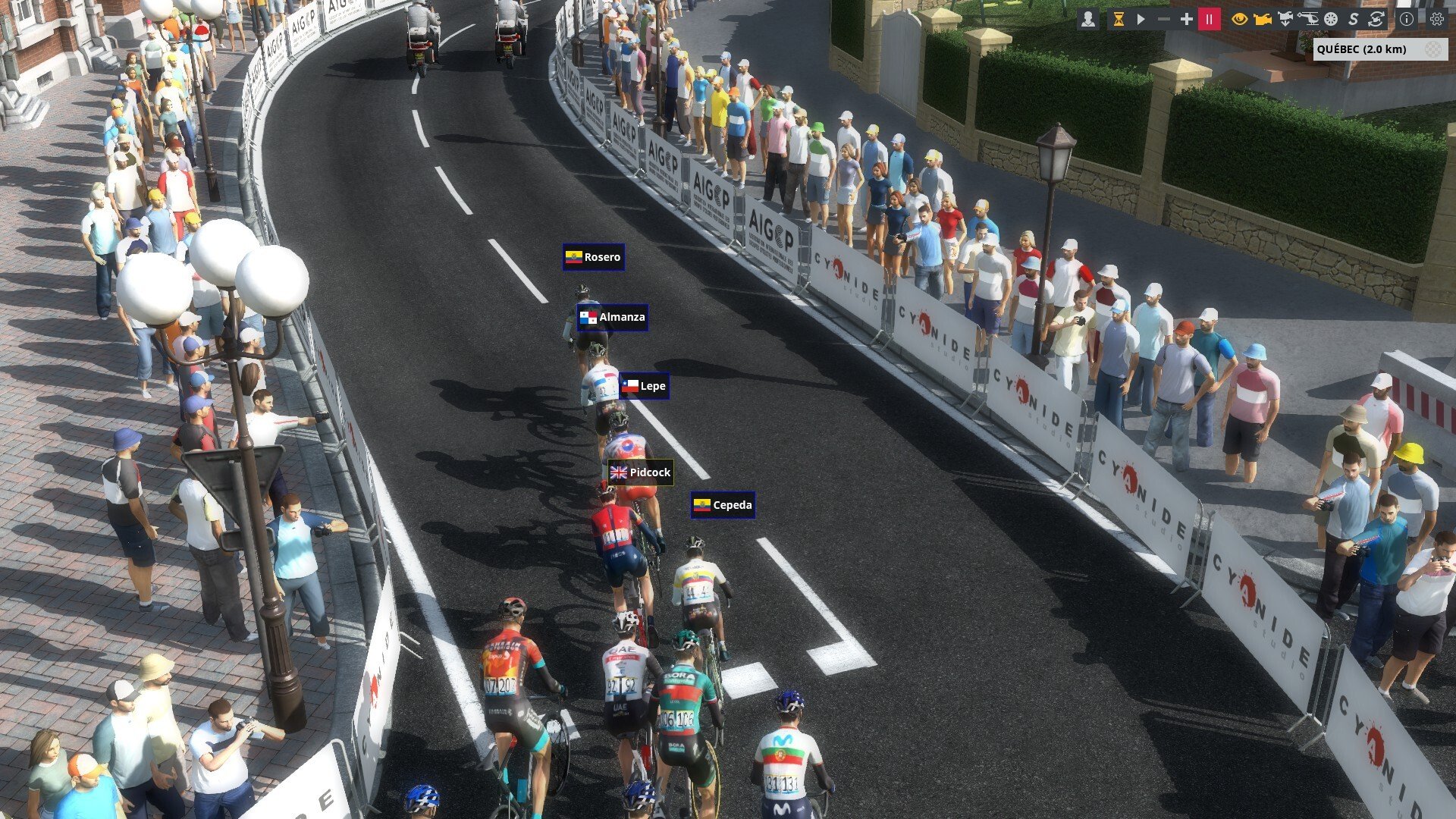This screenshot has height=819, width=1456.
Task: Open the race information panel
Action: pyautogui.click(x=1407, y=19)
